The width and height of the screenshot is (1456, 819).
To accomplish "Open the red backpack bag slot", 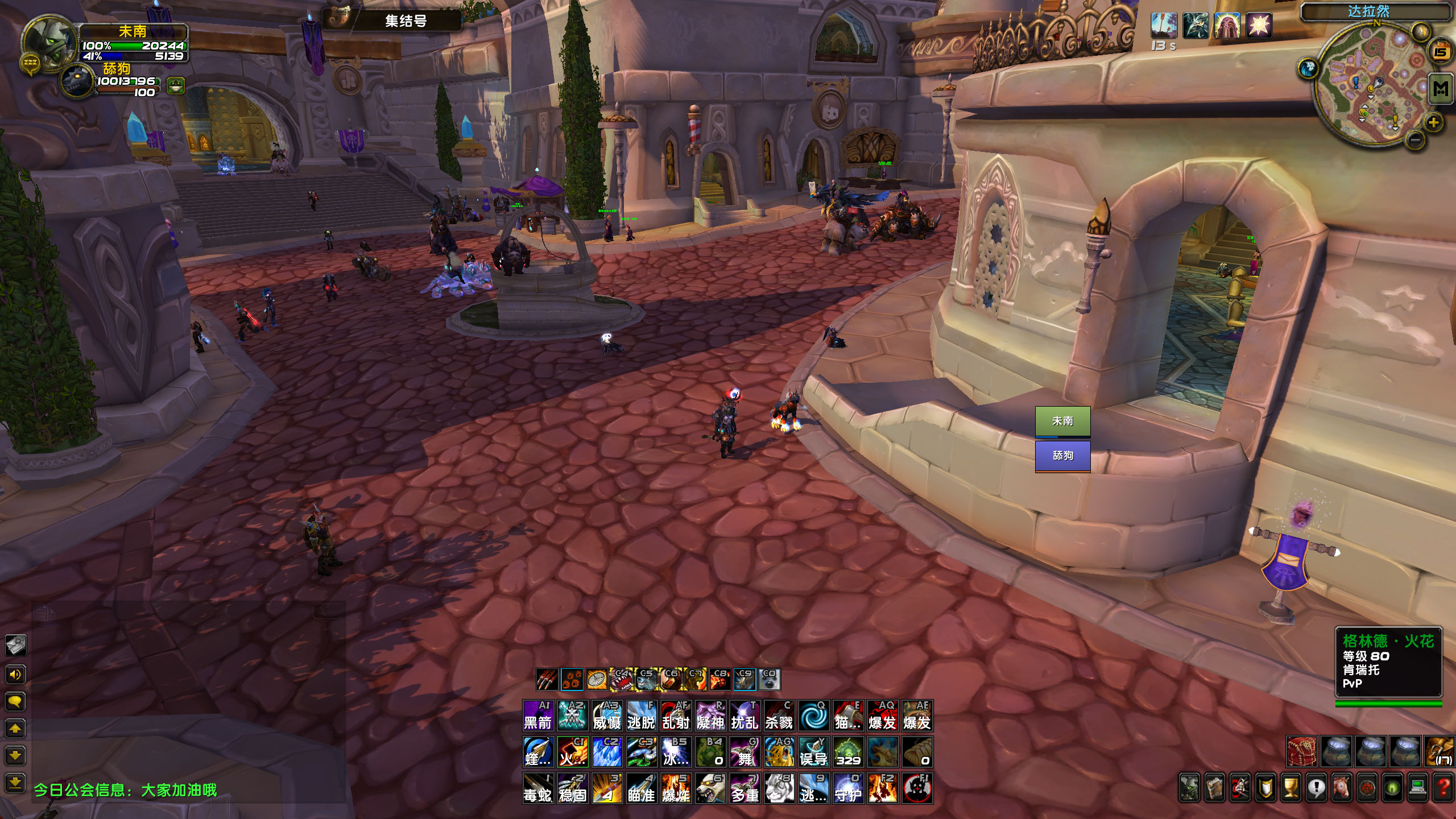I will (x=1302, y=751).
